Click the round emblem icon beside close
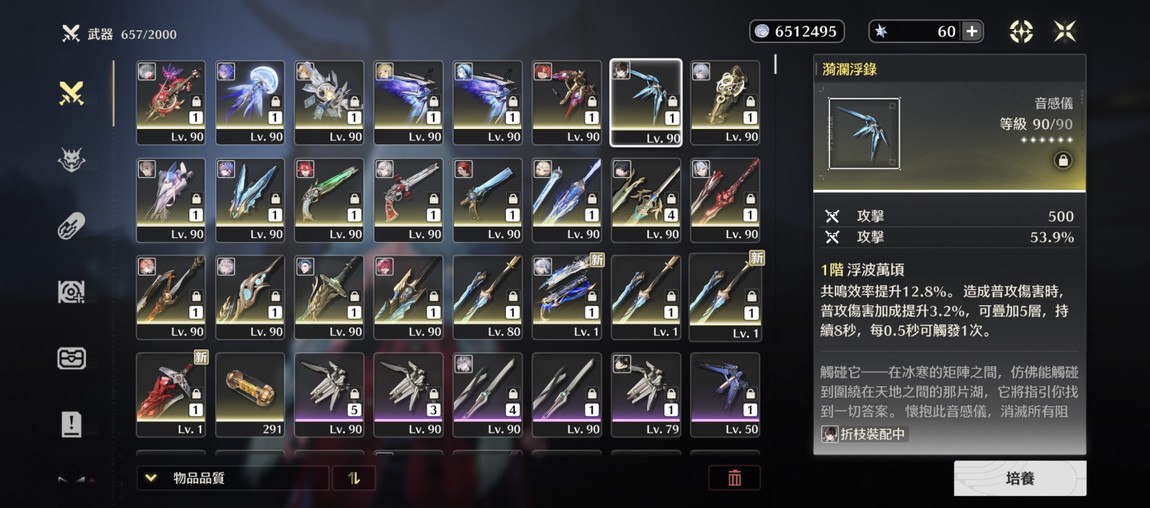1150x508 pixels. point(1021,31)
